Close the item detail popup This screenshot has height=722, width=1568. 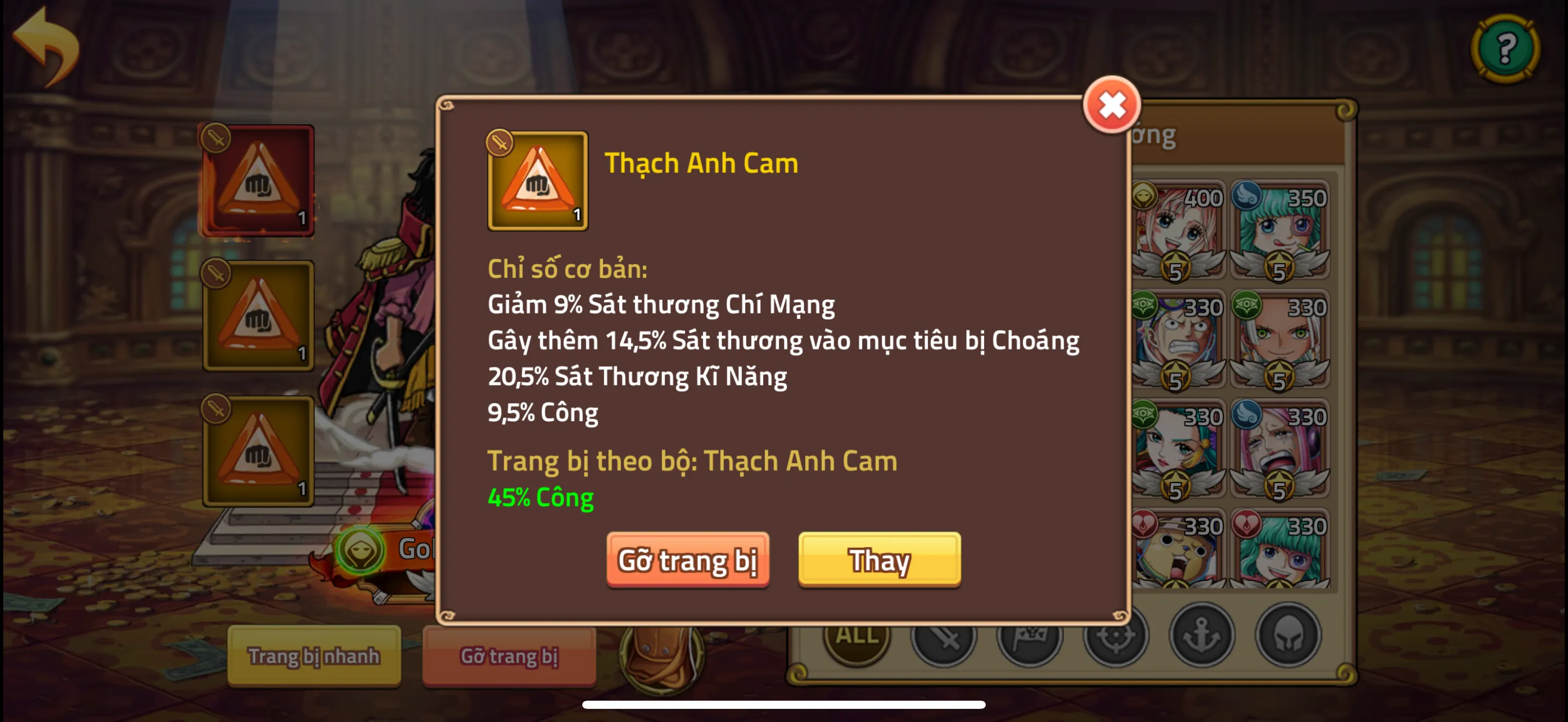pos(1113,104)
